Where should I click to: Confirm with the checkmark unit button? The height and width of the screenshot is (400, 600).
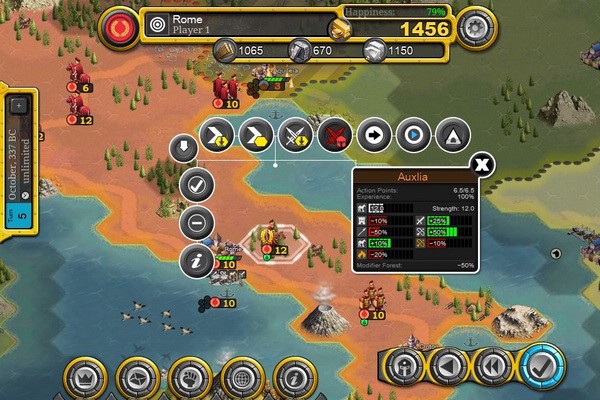coord(197,185)
